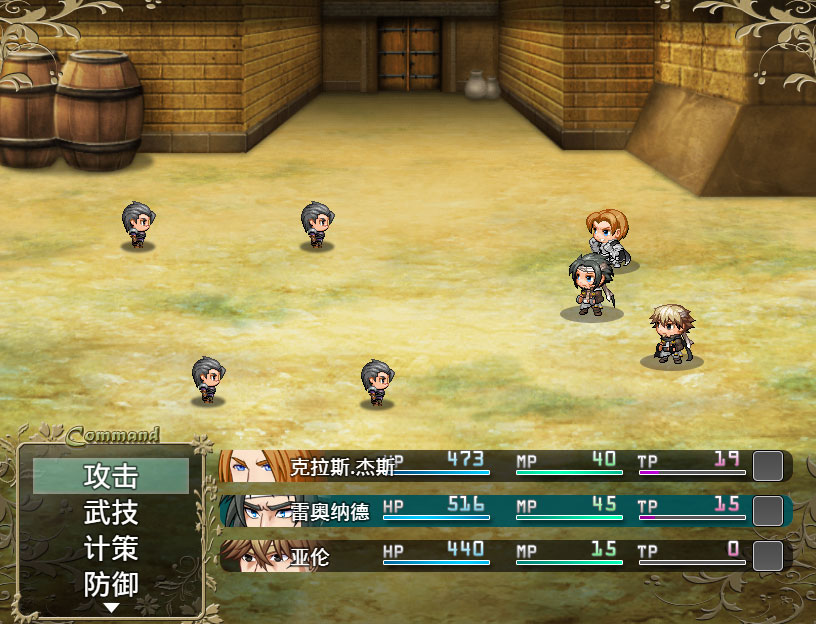Click the down arrow under the command list
816x624 pixels.
[111, 607]
